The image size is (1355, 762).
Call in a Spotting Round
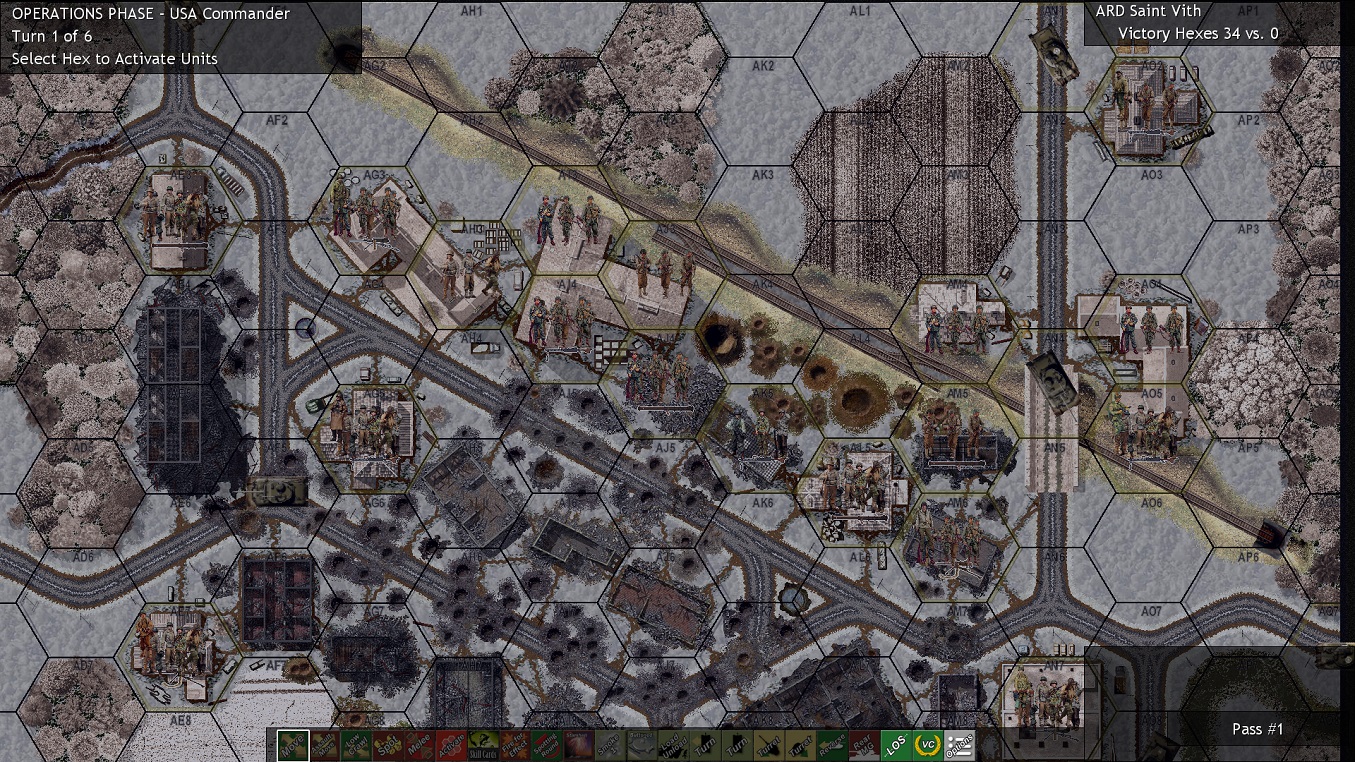tap(547, 746)
